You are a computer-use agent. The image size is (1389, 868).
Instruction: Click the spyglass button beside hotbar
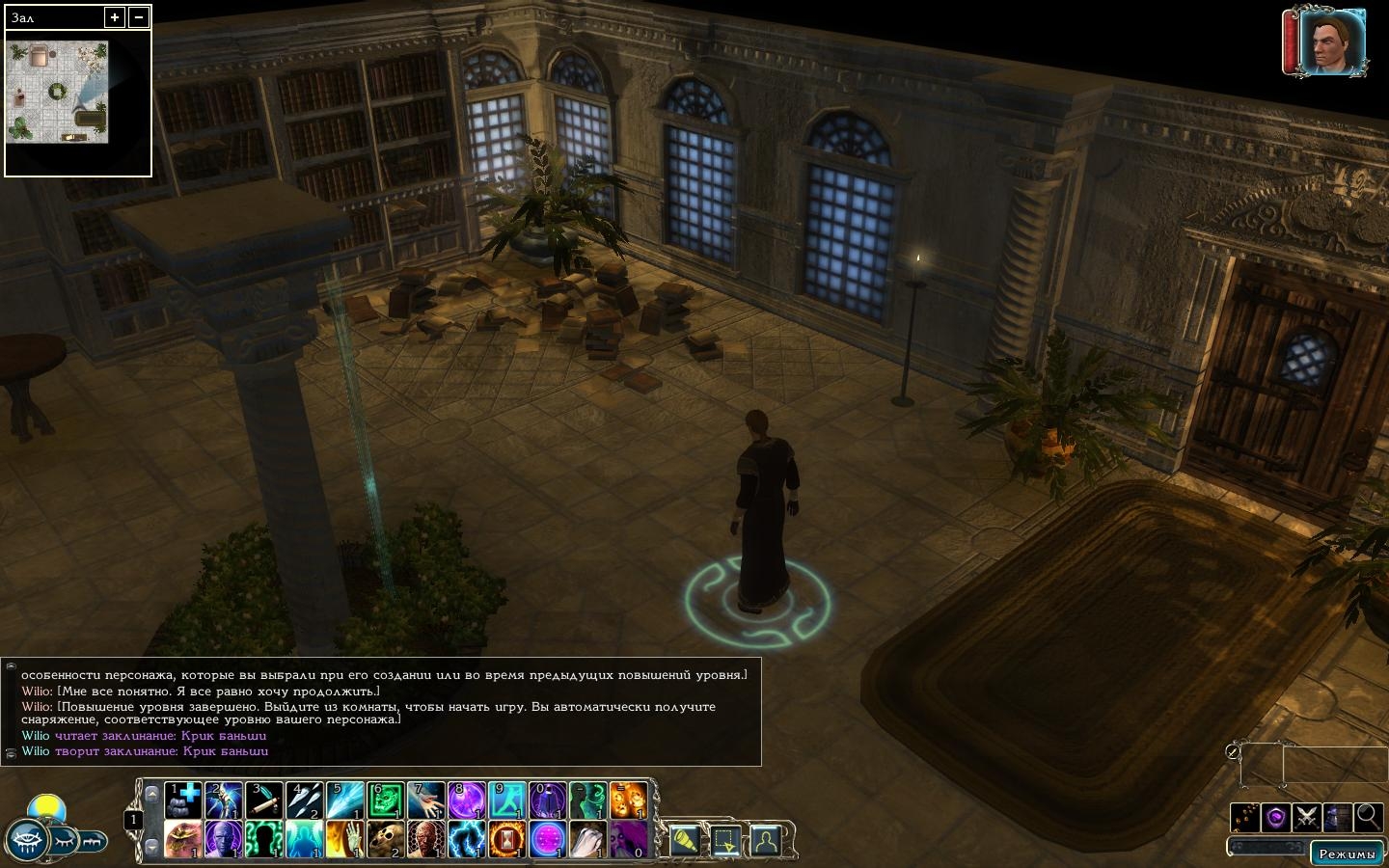685,840
